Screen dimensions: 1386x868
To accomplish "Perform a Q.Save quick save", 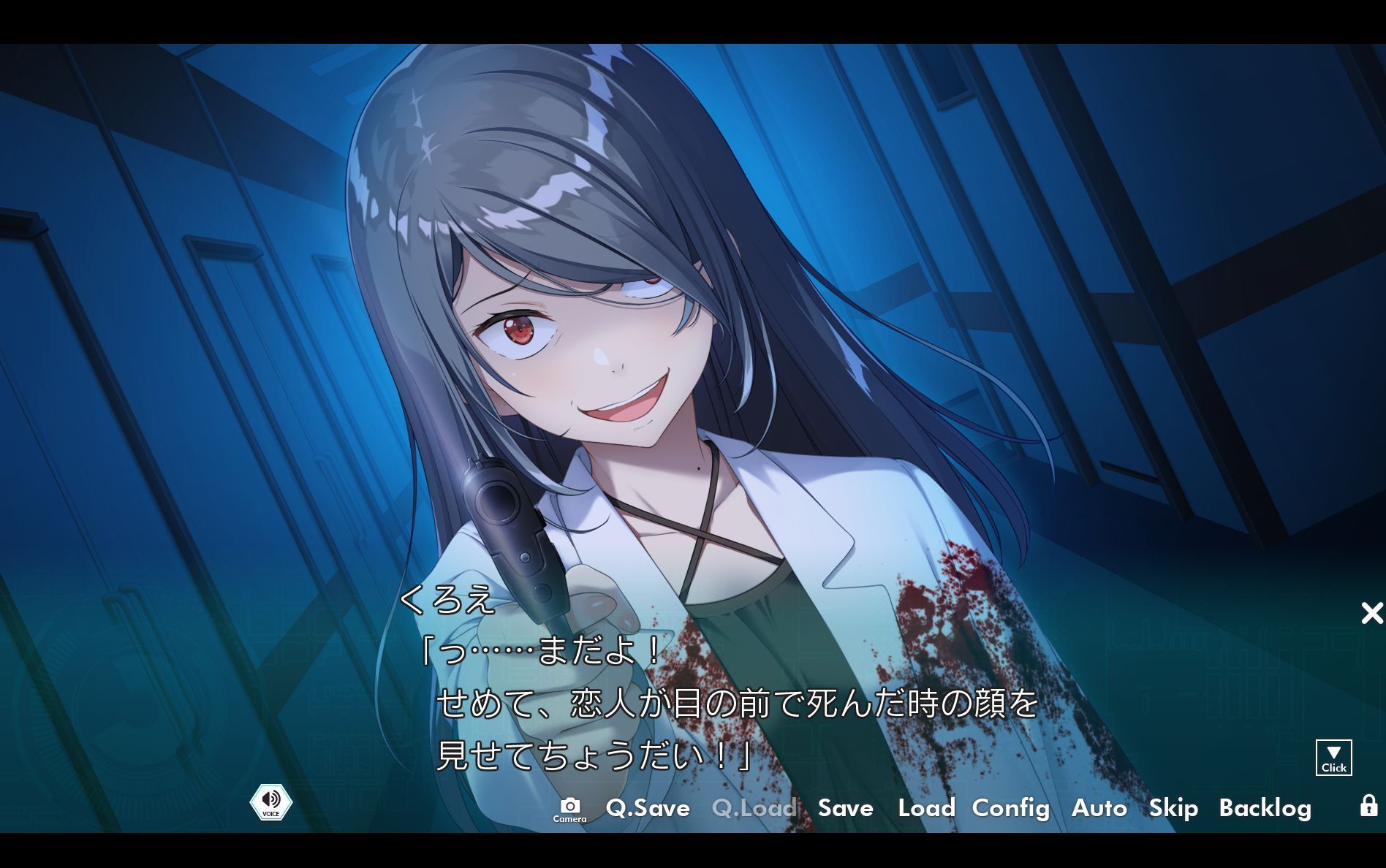I will click(x=646, y=808).
